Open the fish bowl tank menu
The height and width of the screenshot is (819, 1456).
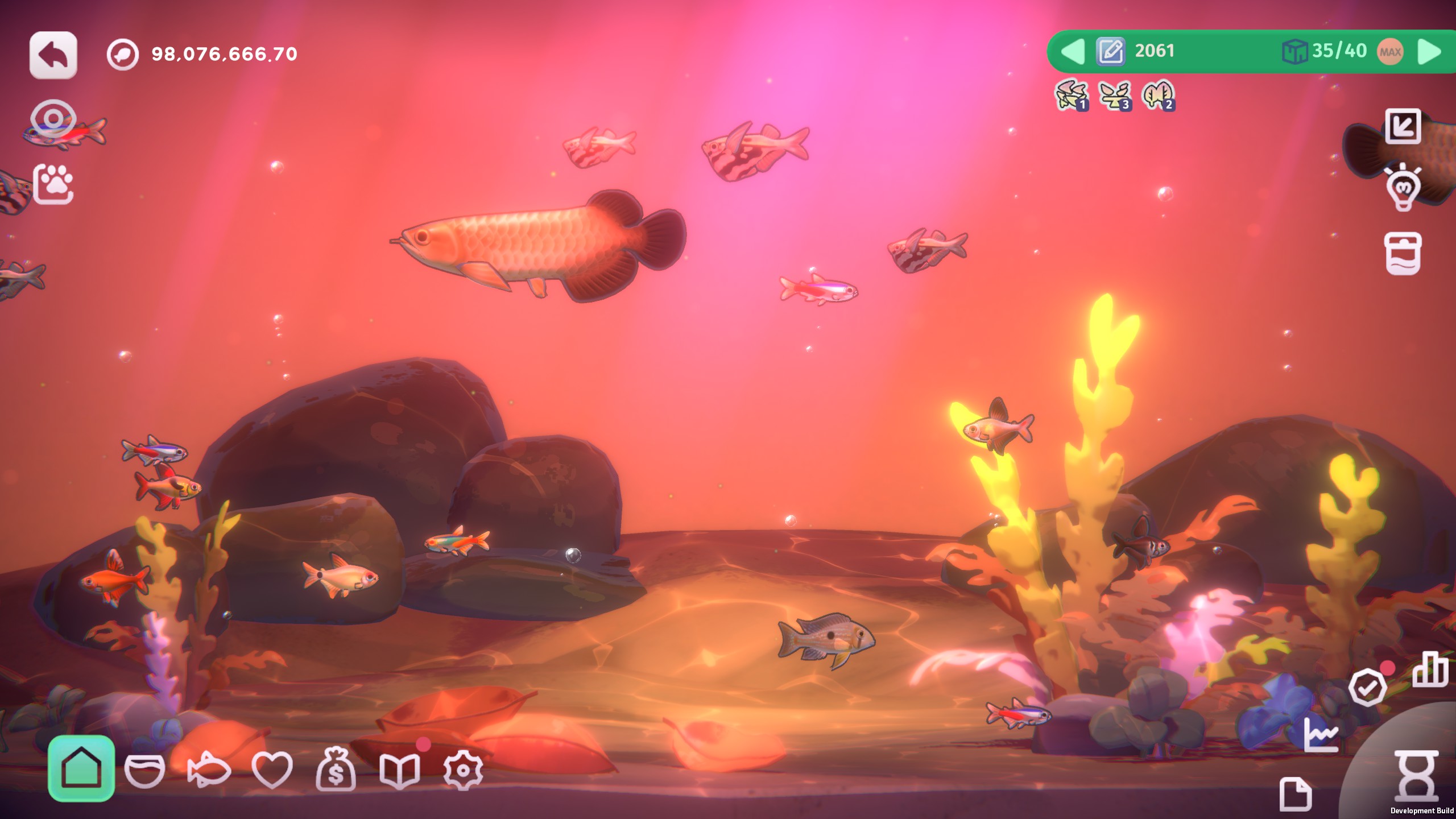click(144, 771)
